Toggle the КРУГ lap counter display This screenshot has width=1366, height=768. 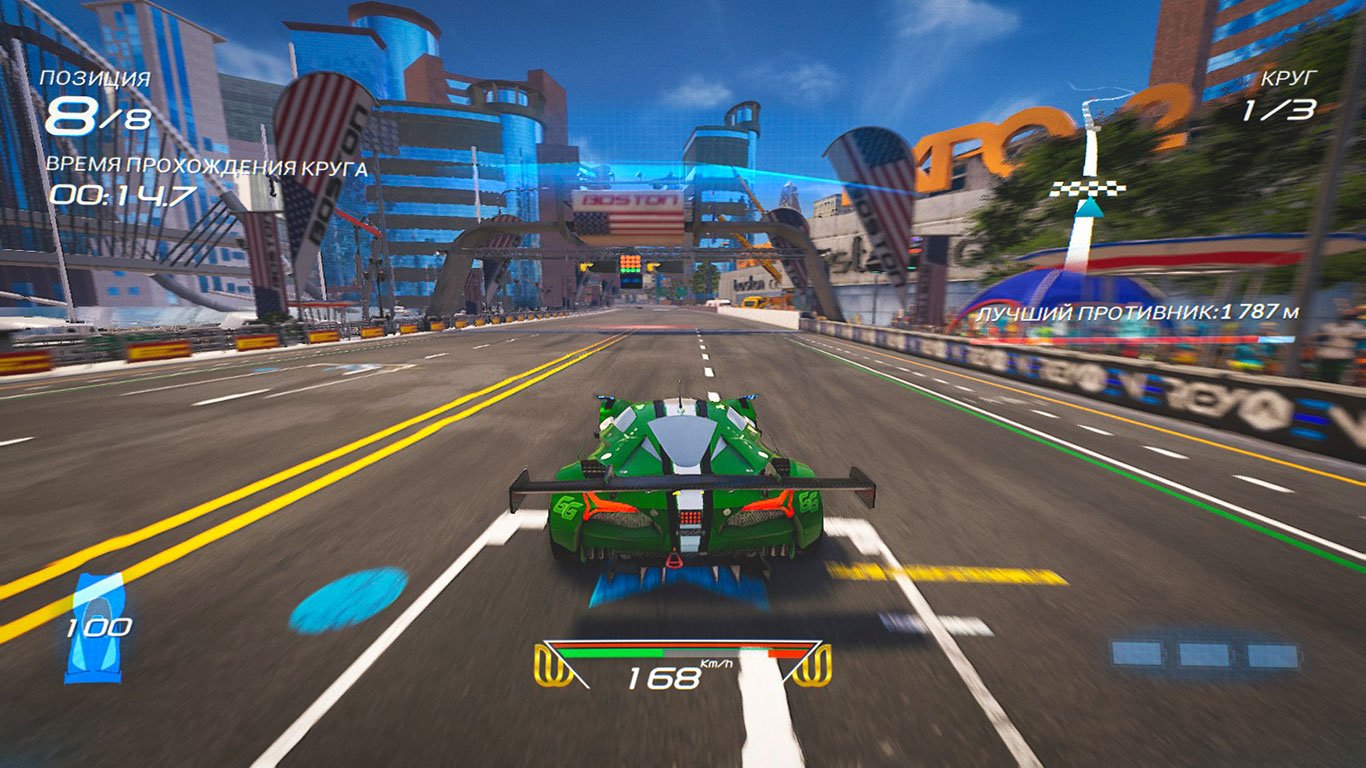tap(1288, 76)
